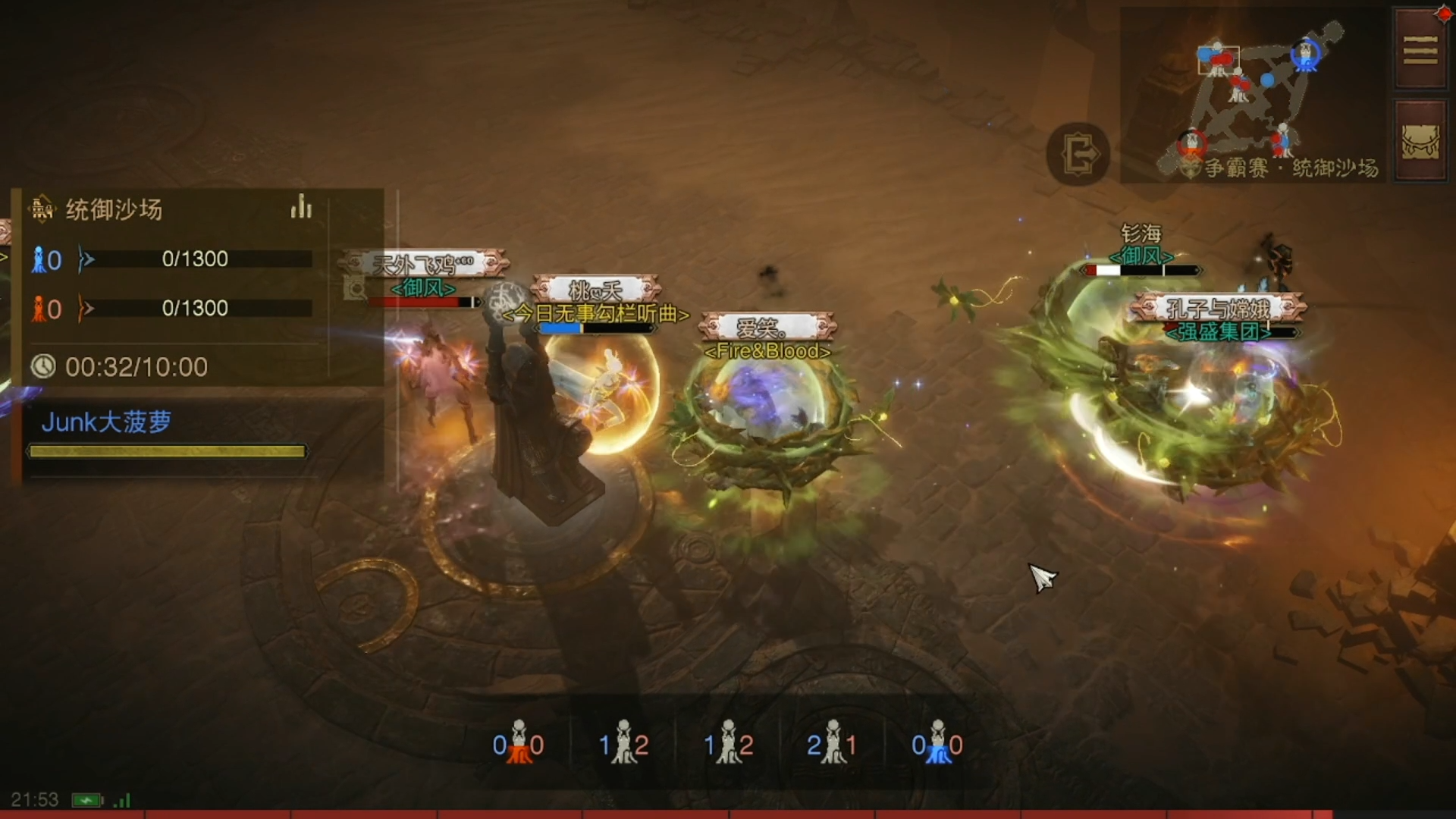The image size is (1456, 819).
Task: Leave the arena via the exit icon
Action: (x=1078, y=155)
